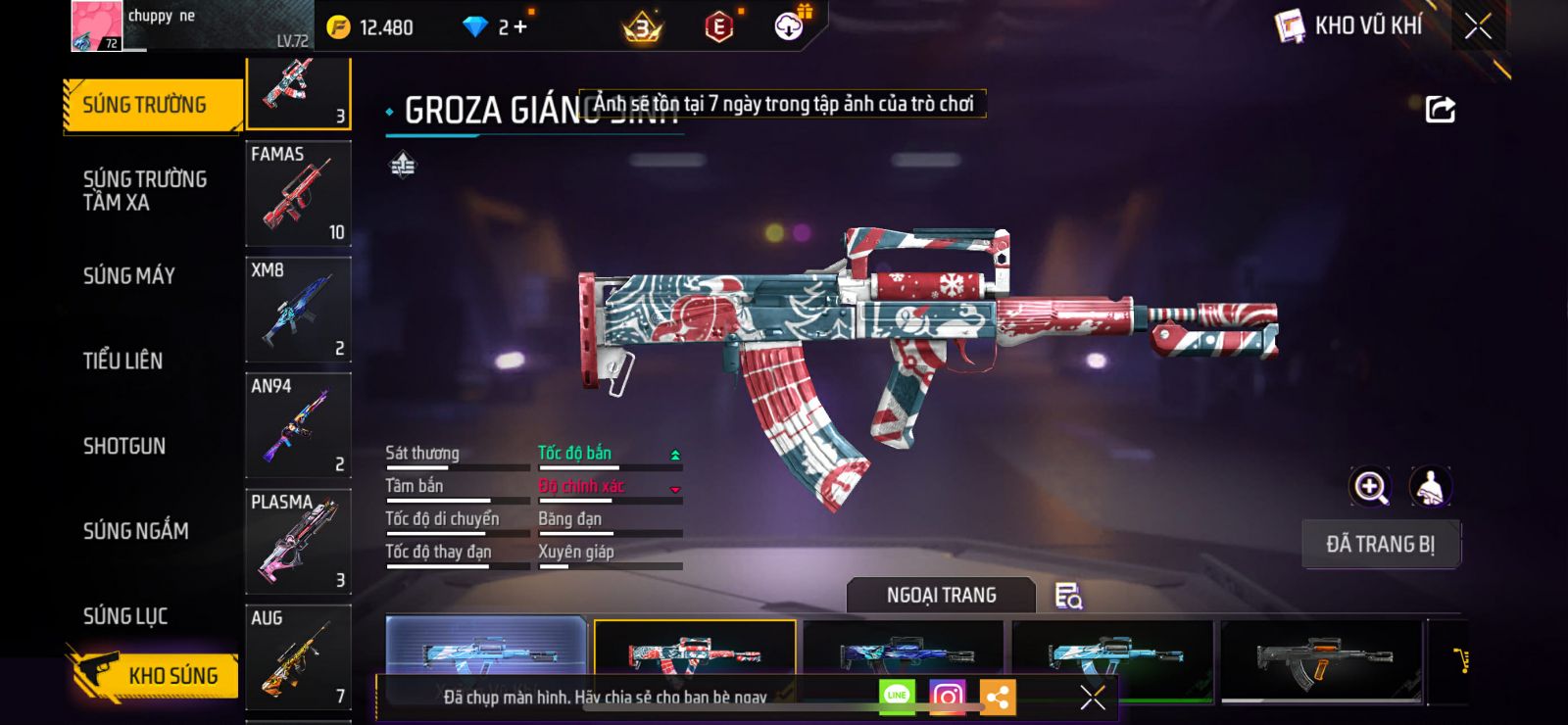This screenshot has width=1568, height=725.
Task: Dismiss the screenshot share banner
Action: (1092, 698)
